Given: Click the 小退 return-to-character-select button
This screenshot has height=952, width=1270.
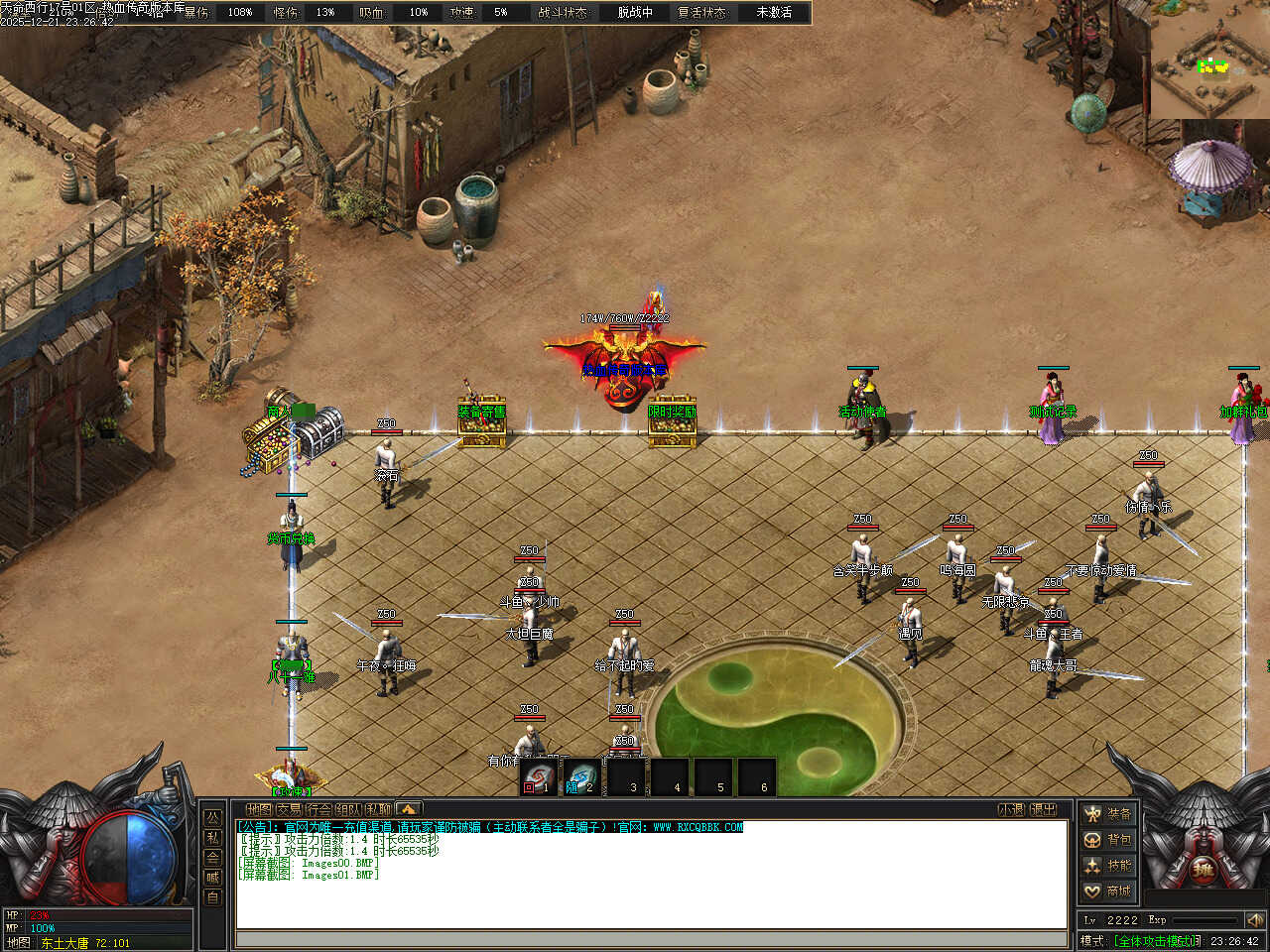Looking at the screenshot, I should click(1011, 809).
